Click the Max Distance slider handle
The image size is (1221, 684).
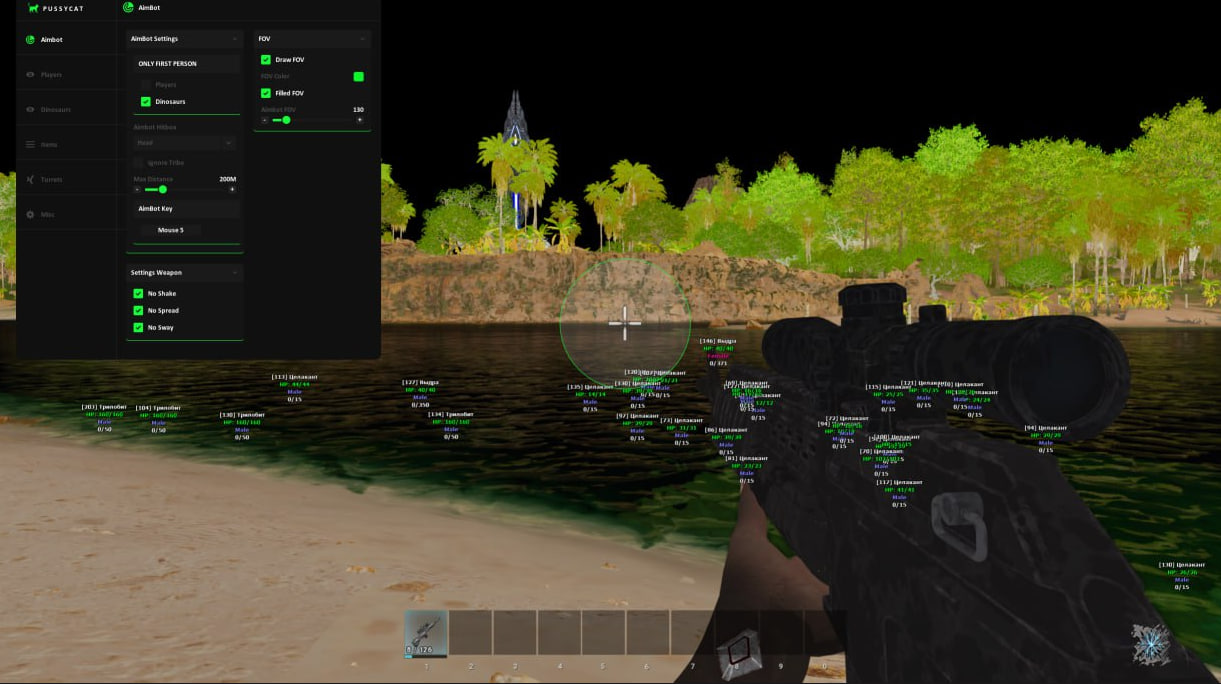(163, 189)
